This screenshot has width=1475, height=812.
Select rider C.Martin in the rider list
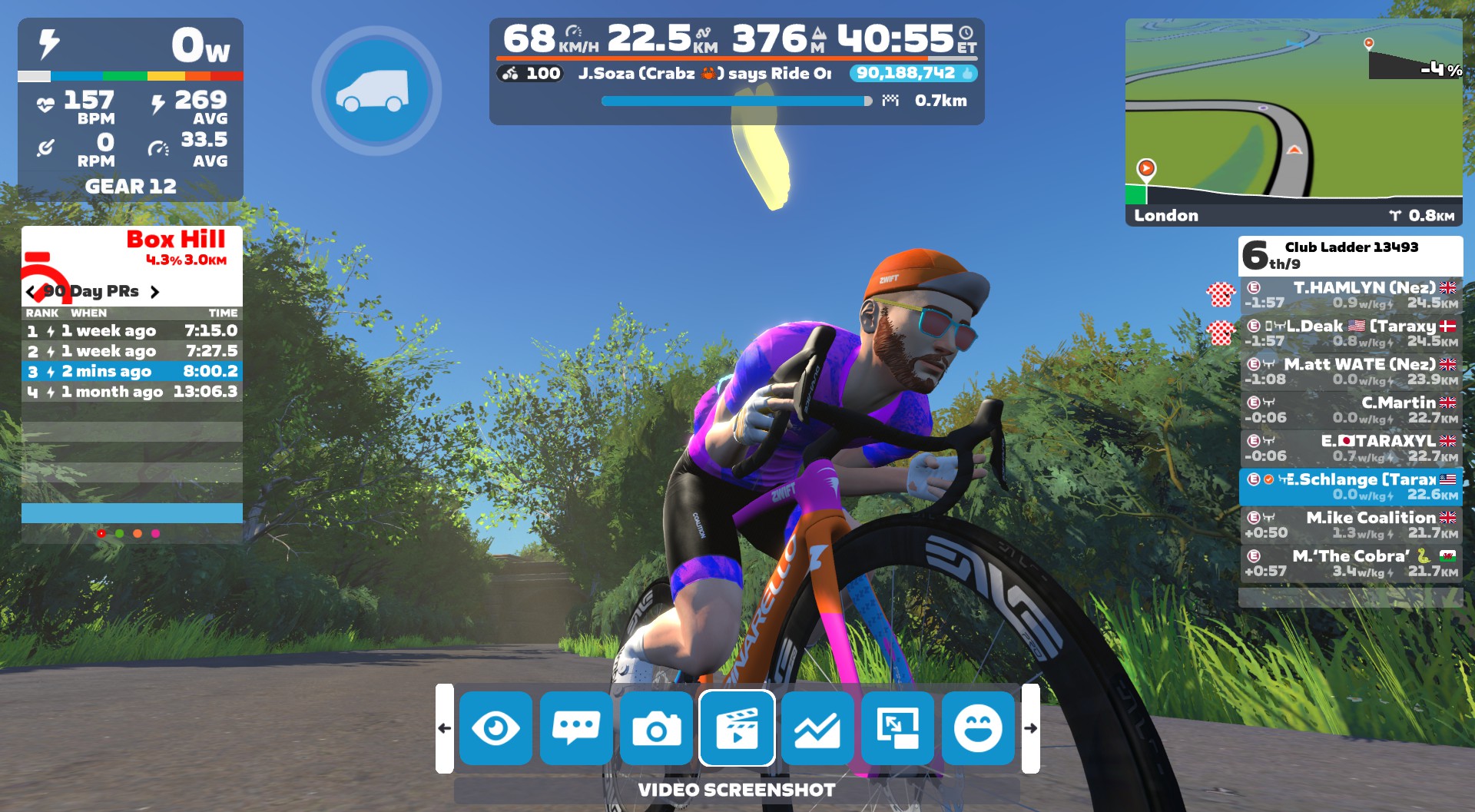1351,410
